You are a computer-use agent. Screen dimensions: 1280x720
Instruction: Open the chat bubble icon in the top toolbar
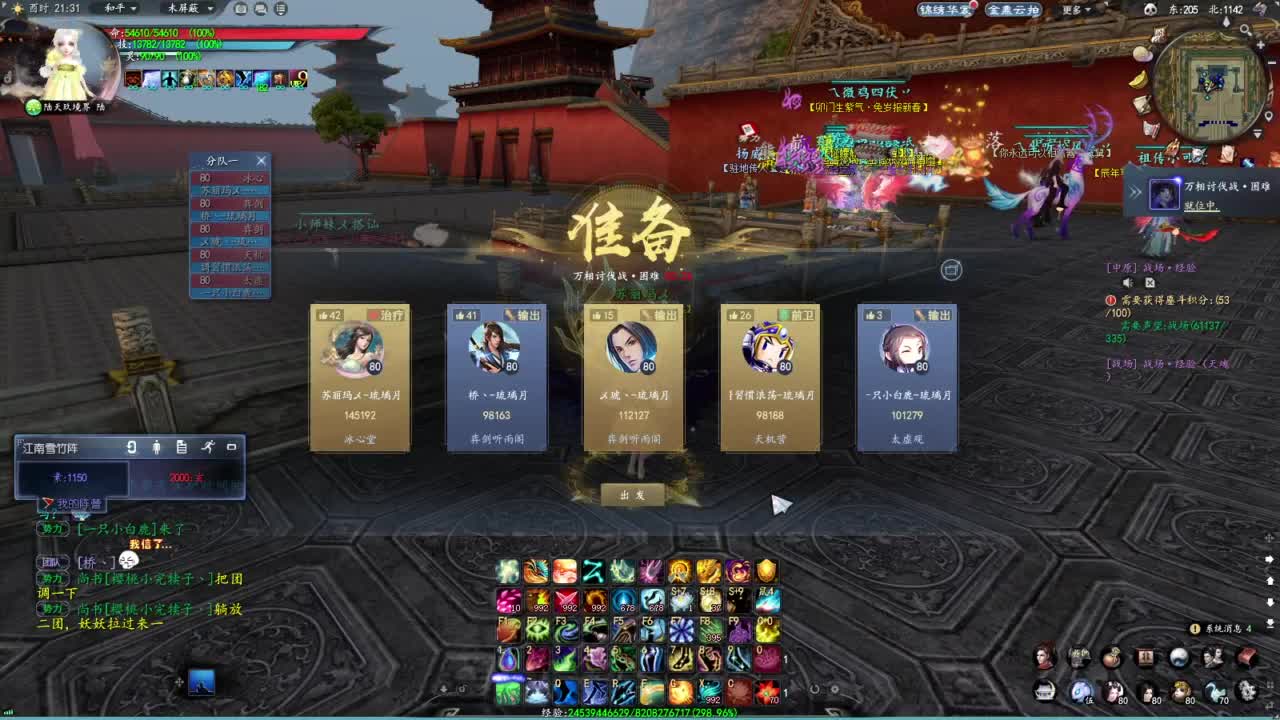[261, 9]
